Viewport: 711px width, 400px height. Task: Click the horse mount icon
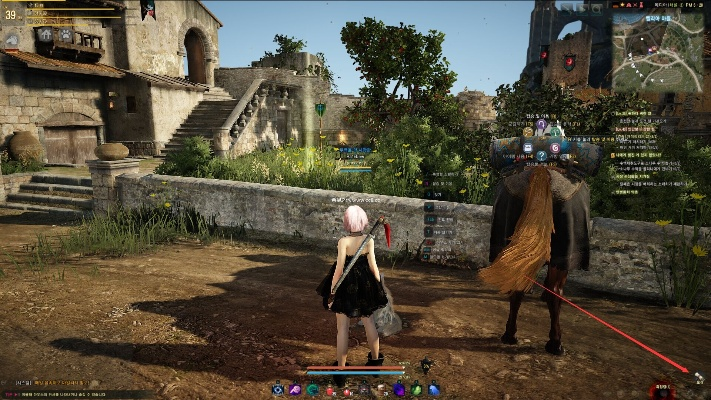pyautogui.click(x=12, y=40)
